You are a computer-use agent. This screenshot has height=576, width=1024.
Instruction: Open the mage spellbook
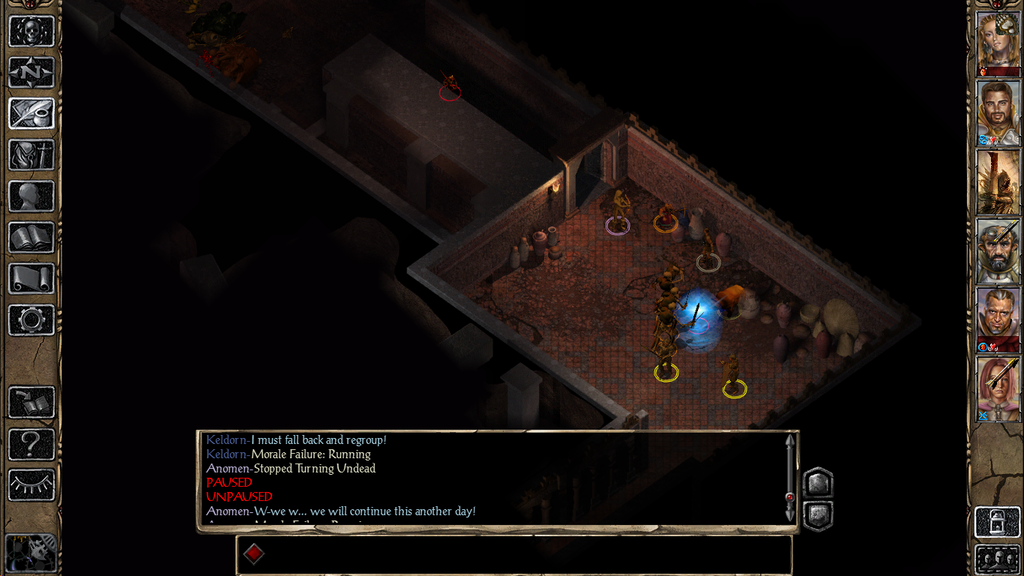coord(31,237)
